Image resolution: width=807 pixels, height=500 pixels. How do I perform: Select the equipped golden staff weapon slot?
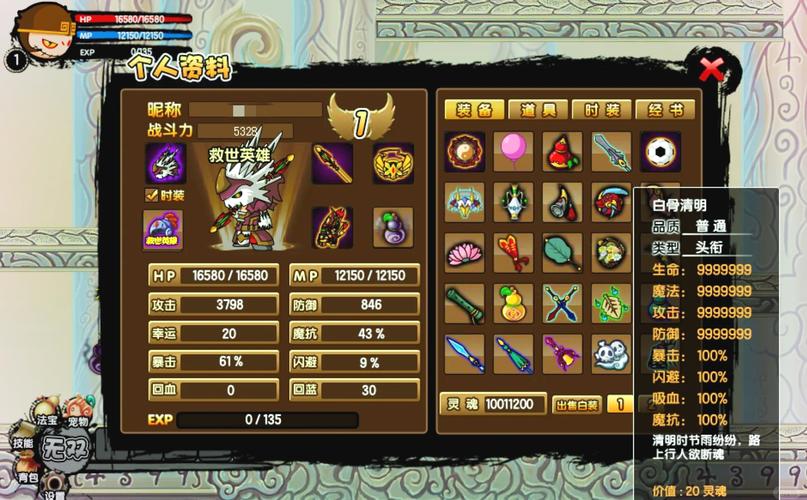(x=332, y=163)
